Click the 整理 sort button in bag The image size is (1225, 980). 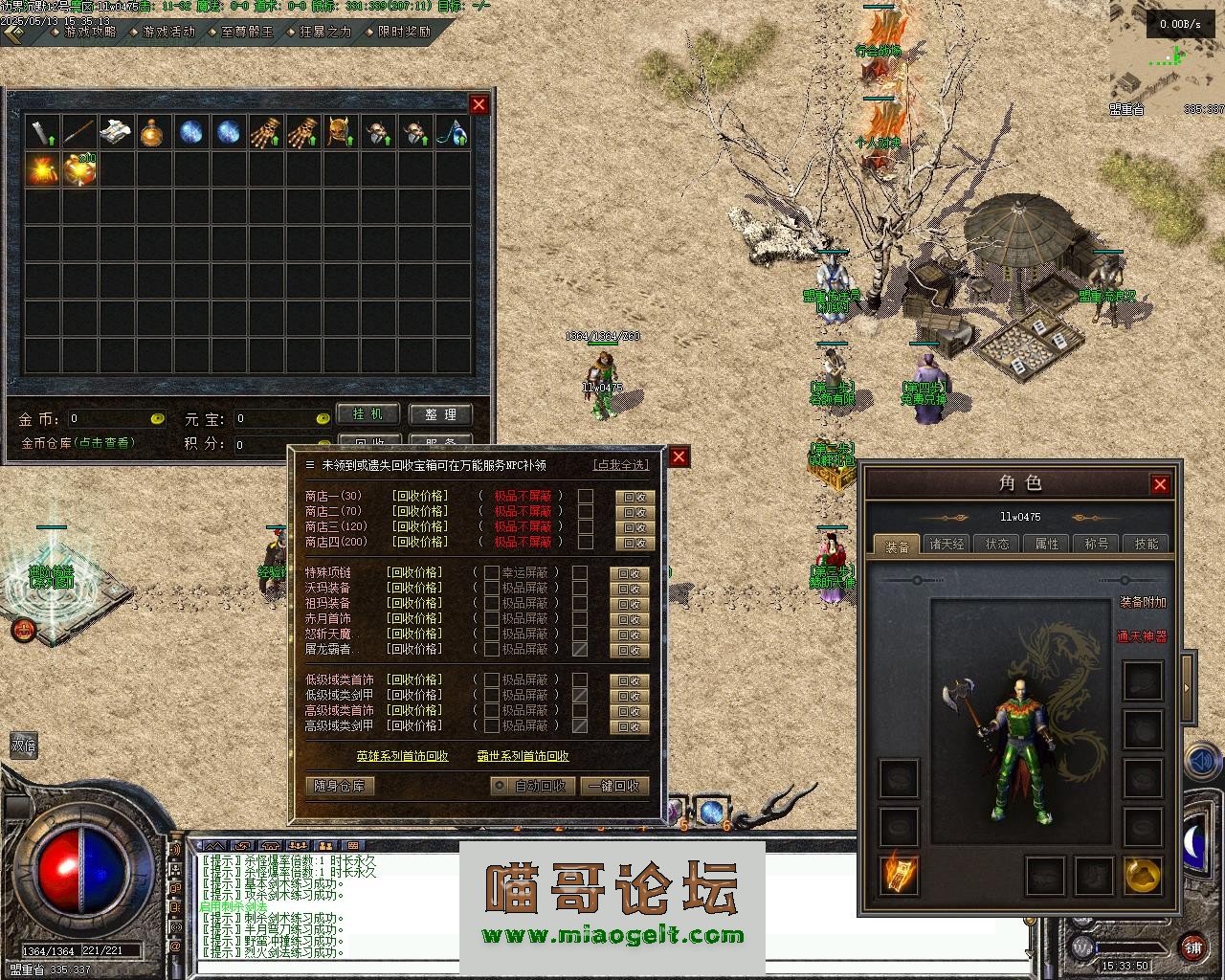point(440,414)
